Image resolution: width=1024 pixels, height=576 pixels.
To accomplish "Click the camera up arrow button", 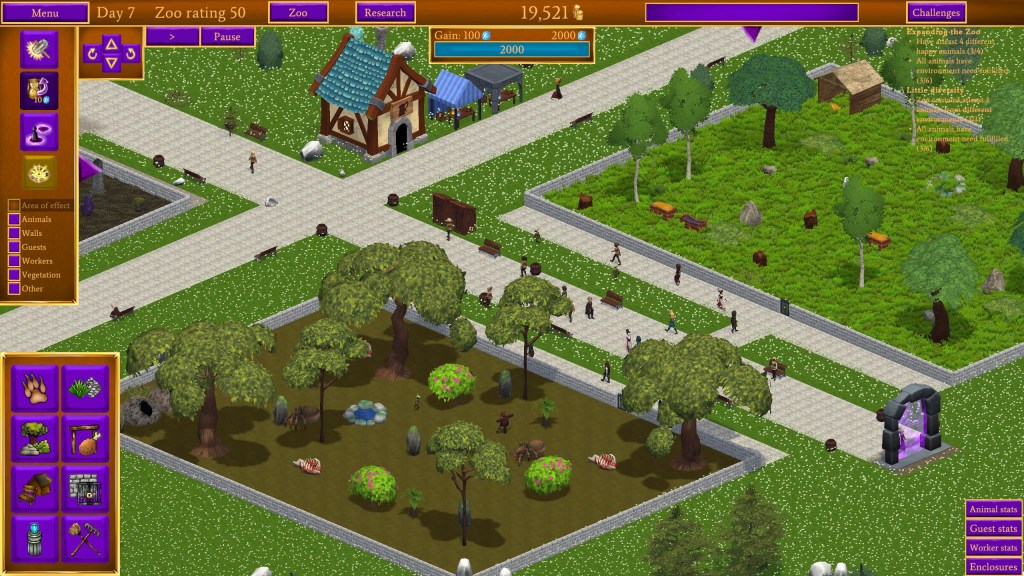I will point(112,42).
